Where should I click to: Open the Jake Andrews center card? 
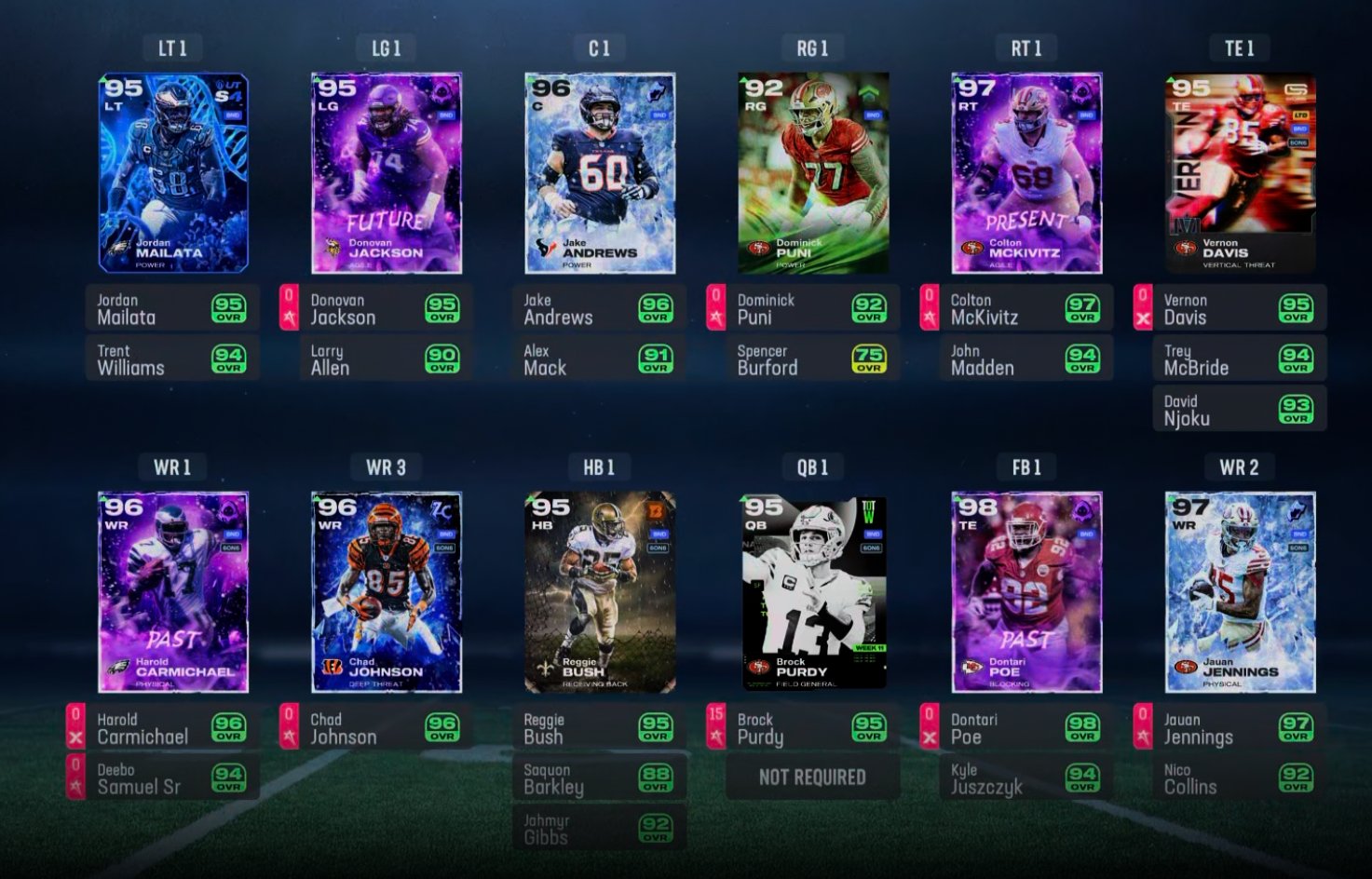(600, 173)
